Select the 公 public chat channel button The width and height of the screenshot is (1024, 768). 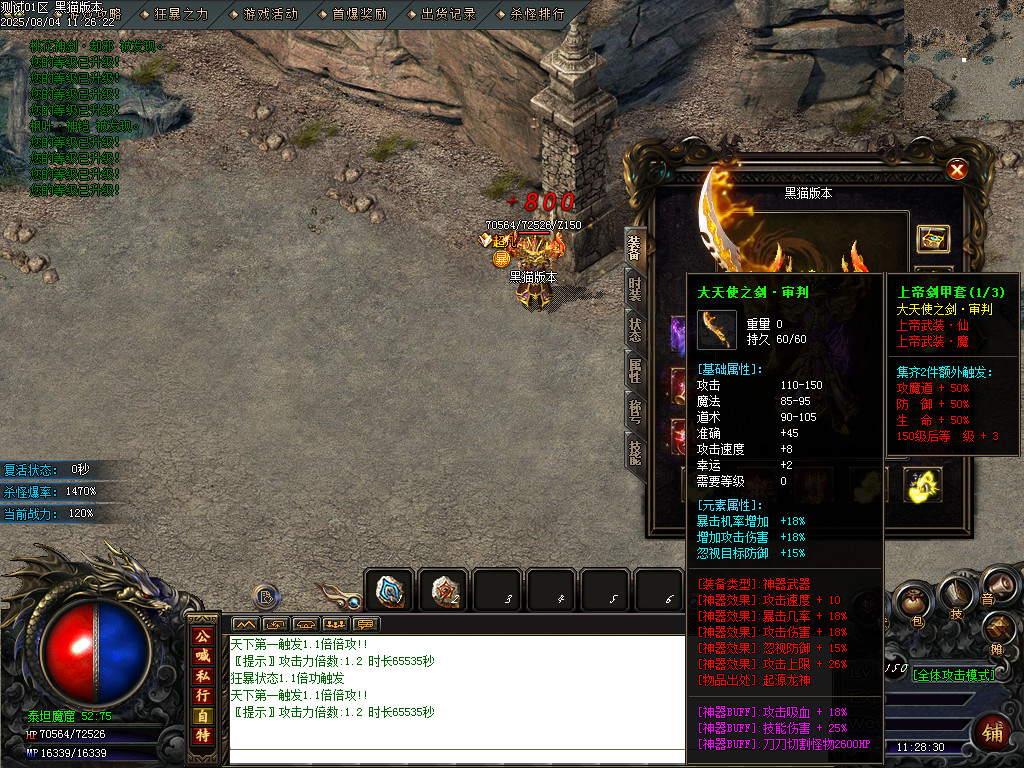click(x=203, y=636)
